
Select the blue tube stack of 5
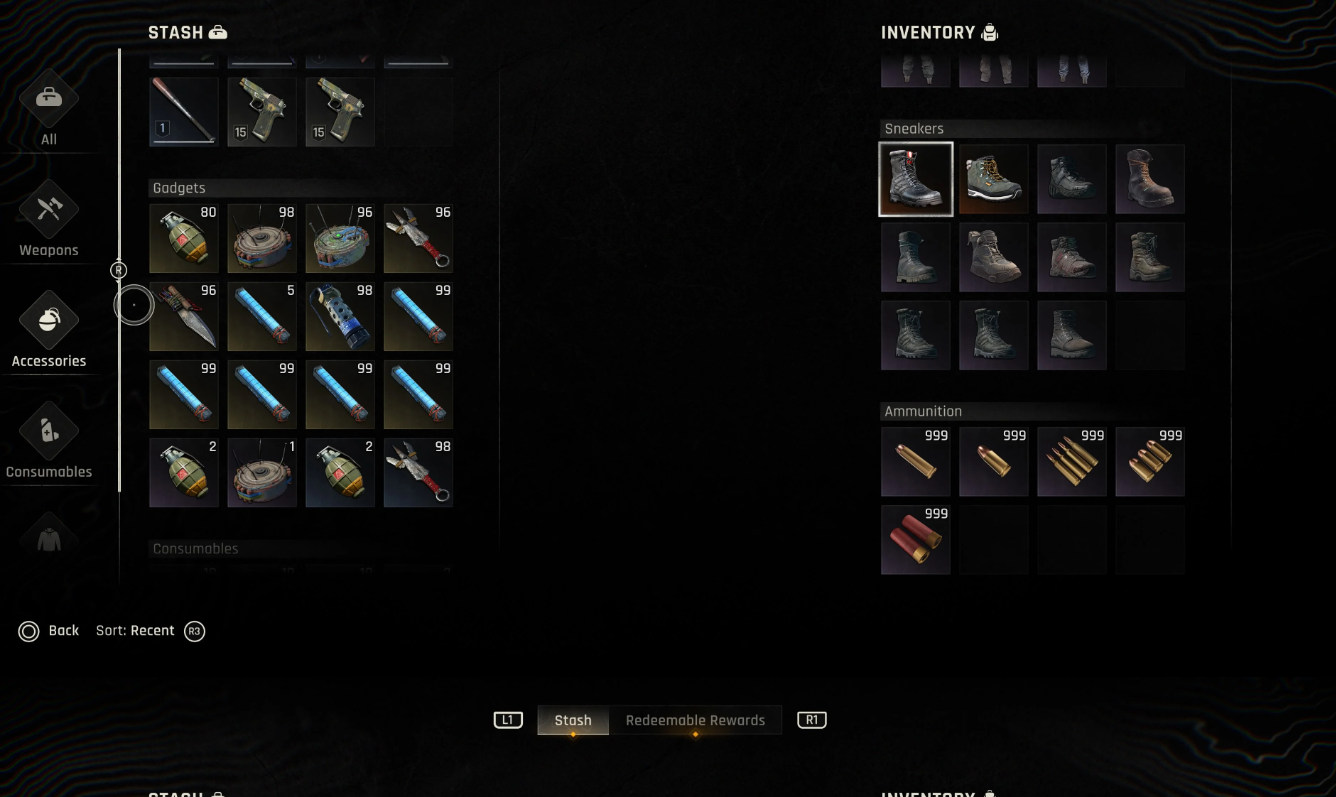[x=262, y=317]
